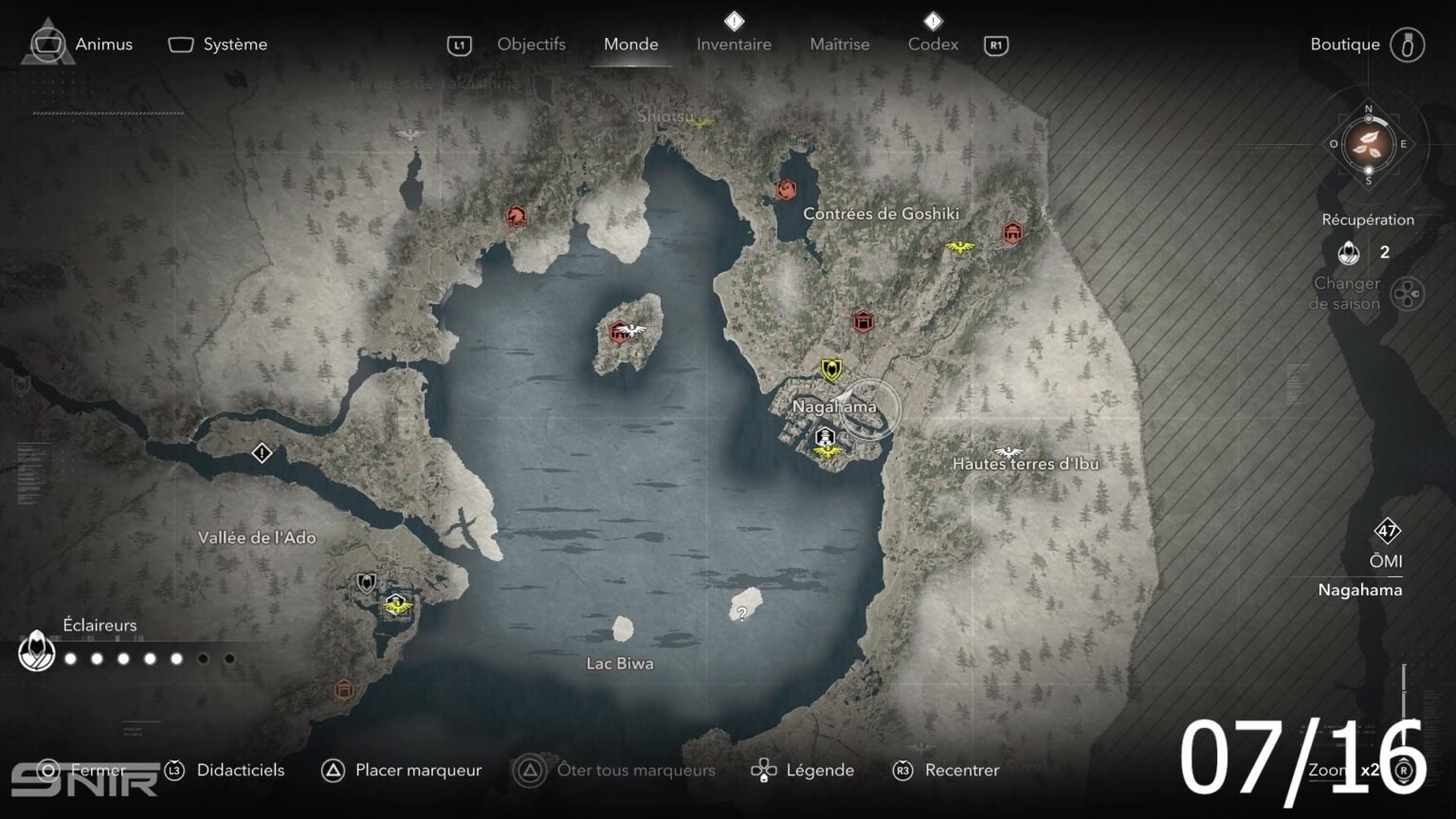
Task: Click the exclamation quest marker in Vallée de l'Ado
Action: click(261, 453)
